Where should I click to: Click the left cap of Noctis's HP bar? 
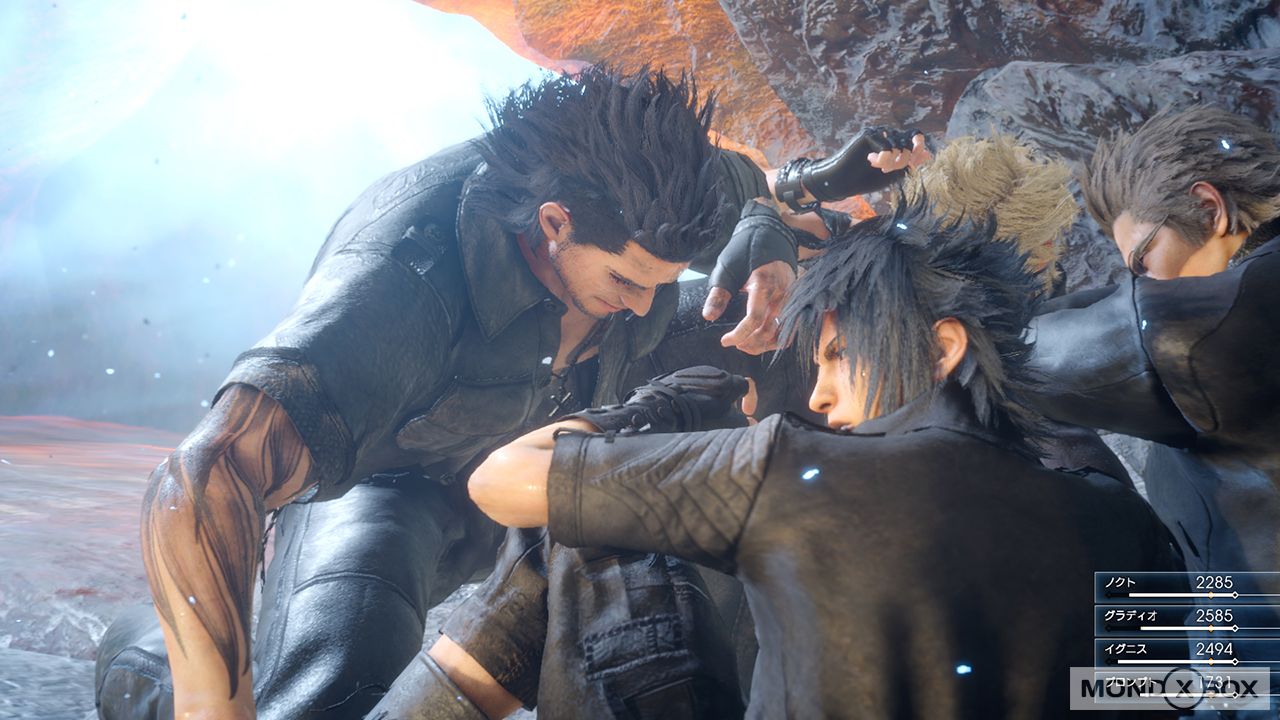(1108, 594)
